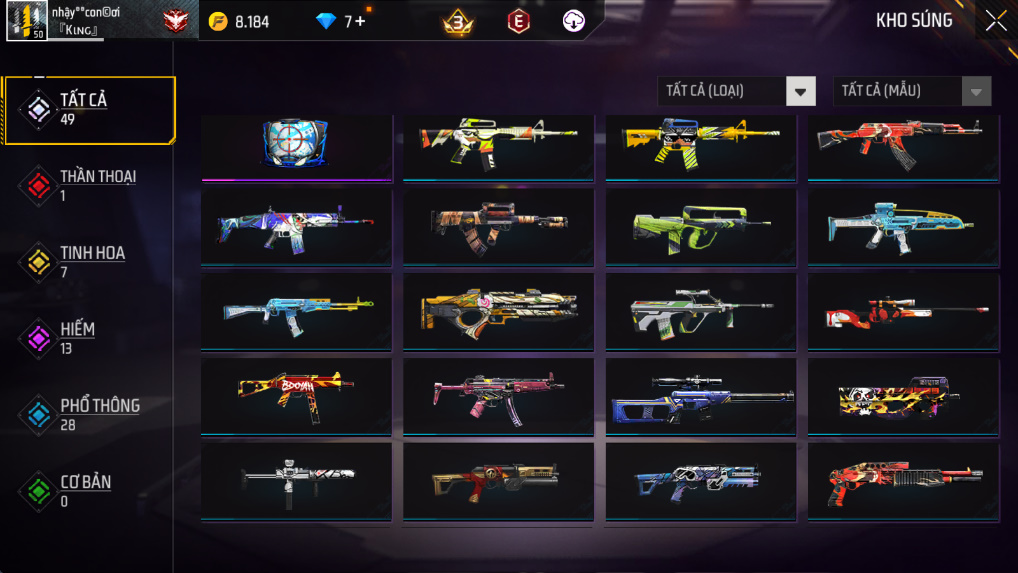Choose the Cơ Bản category
This screenshot has width=1018, height=573.
88,490
